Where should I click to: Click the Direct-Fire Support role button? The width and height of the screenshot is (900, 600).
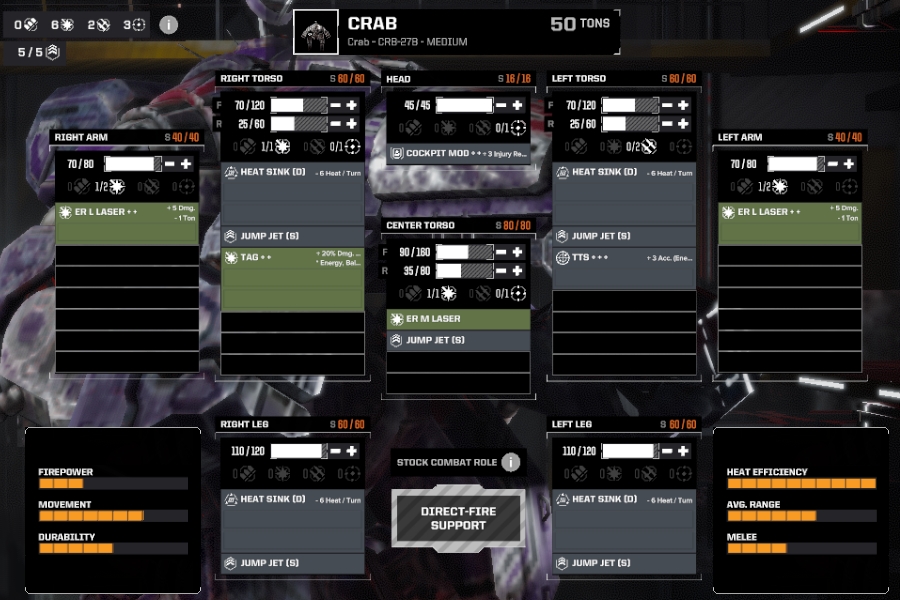pyautogui.click(x=458, y=518)
